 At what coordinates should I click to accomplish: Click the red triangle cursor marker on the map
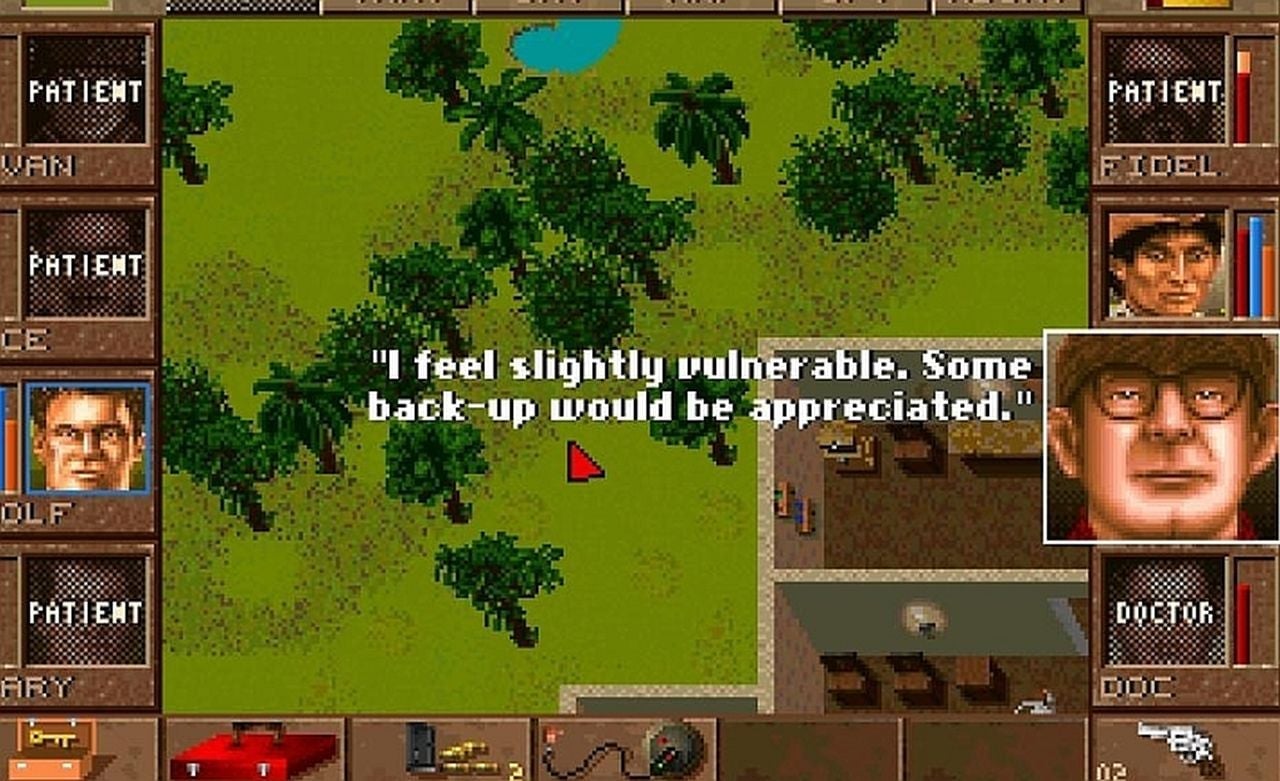pyautogui.click(x=585, y=462)
